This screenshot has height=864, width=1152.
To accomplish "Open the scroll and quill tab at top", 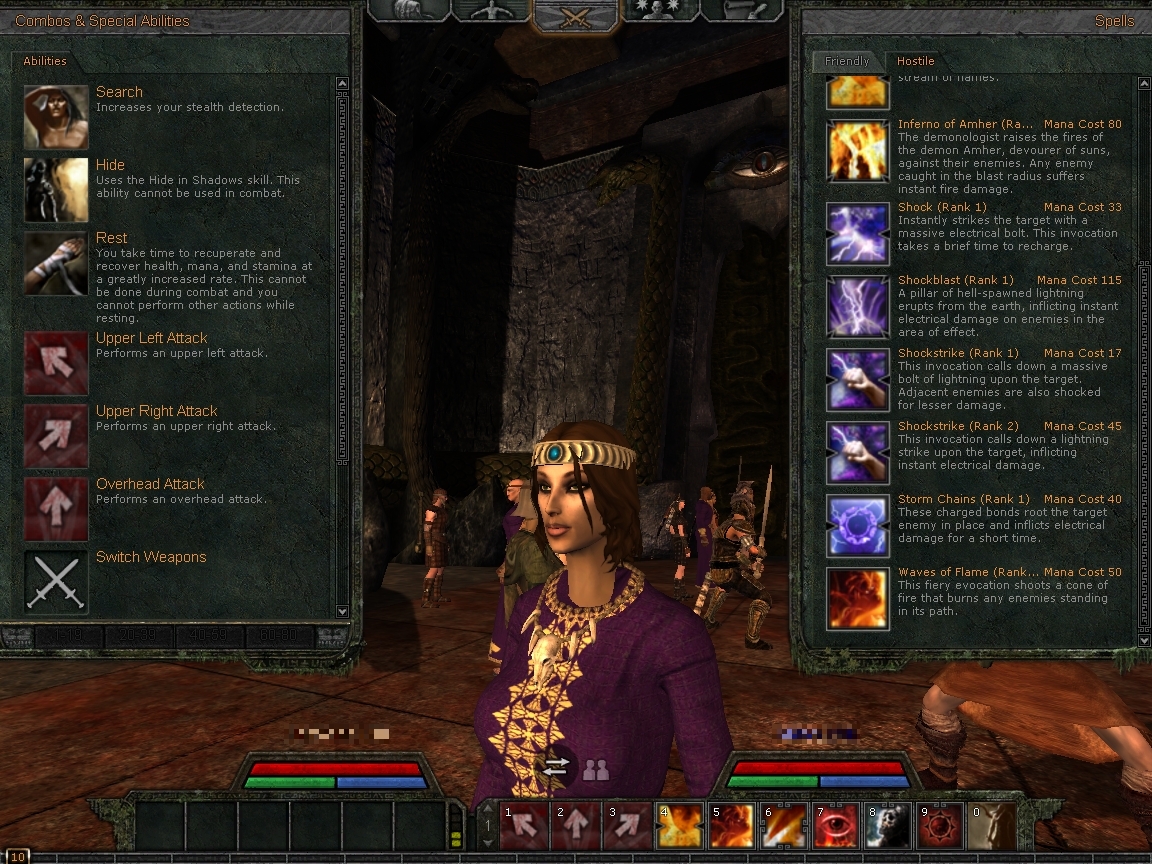I will [x=738, y=10].
